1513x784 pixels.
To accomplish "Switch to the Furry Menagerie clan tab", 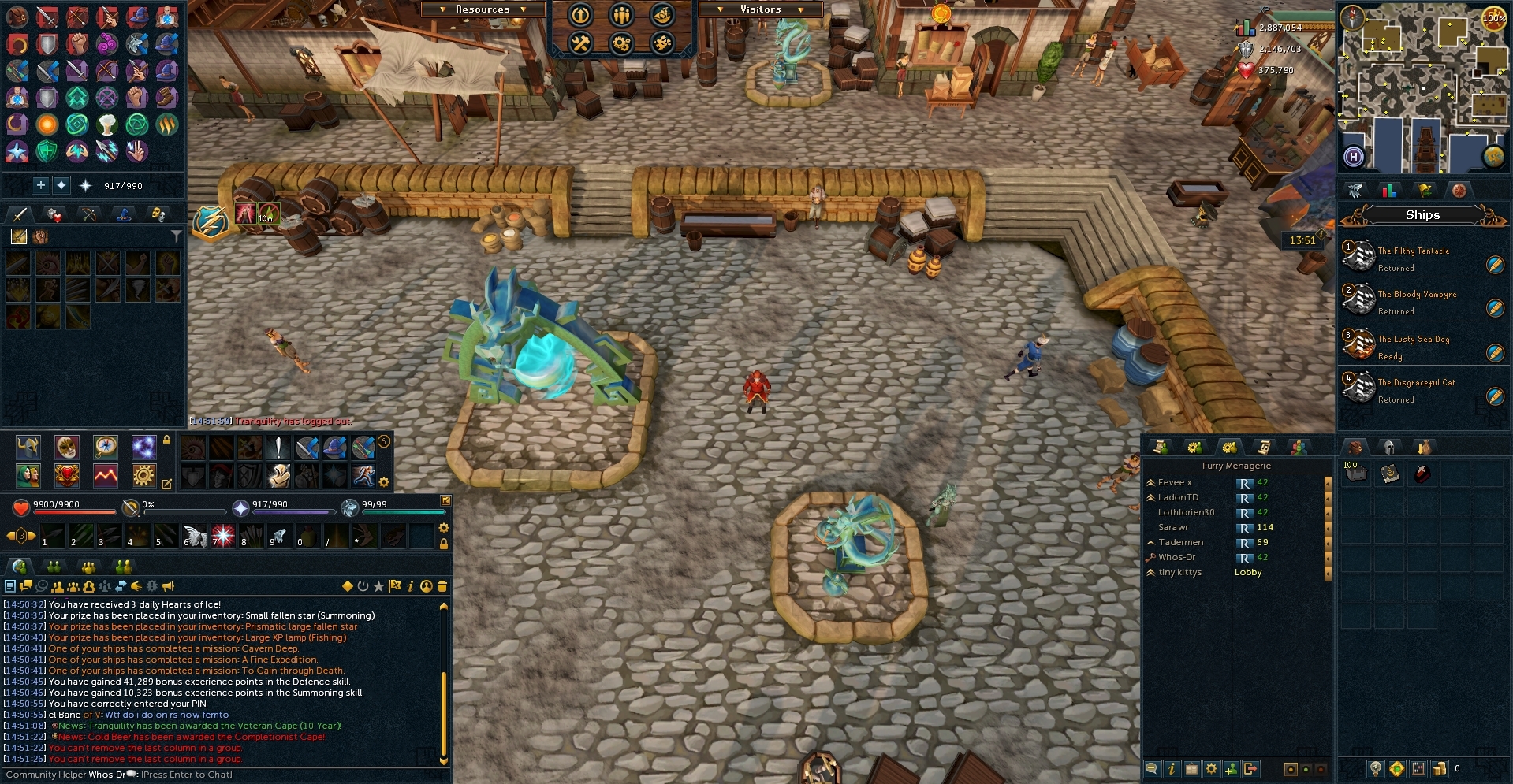I will (x=1230, y=446).
